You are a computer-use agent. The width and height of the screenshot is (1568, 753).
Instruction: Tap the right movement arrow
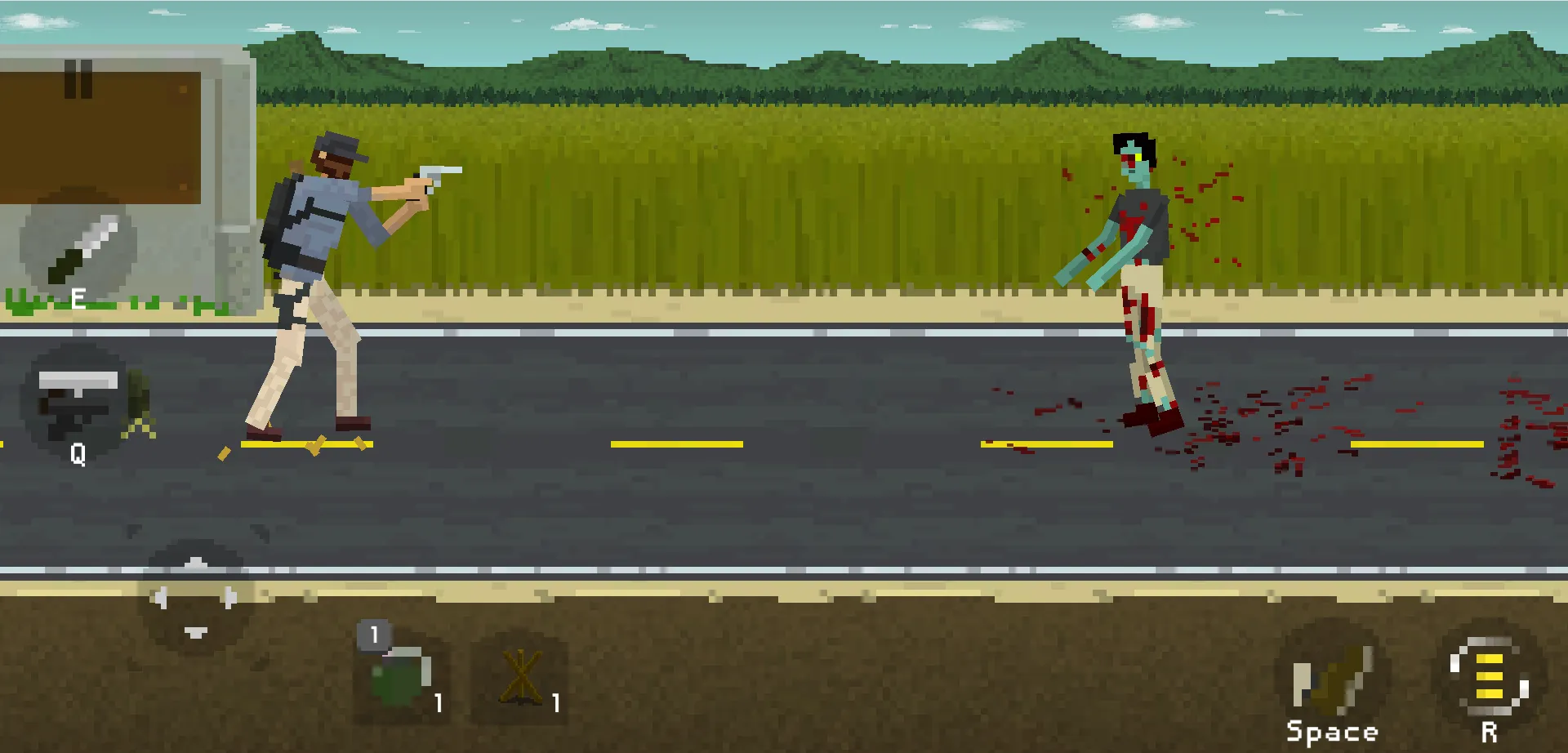229,598
